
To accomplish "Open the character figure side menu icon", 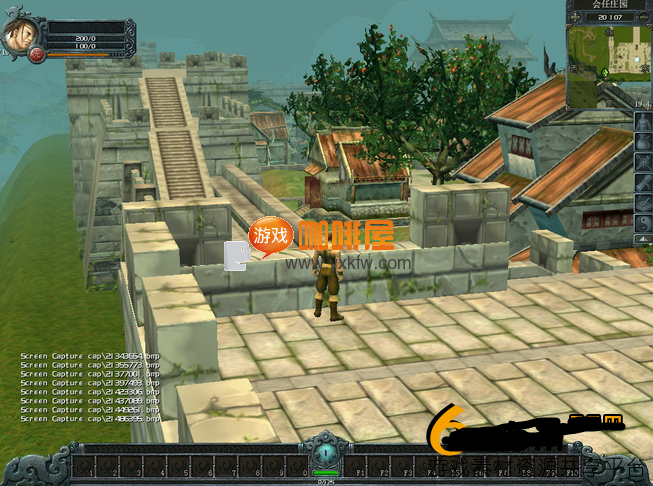I will (x=643, y=121).
